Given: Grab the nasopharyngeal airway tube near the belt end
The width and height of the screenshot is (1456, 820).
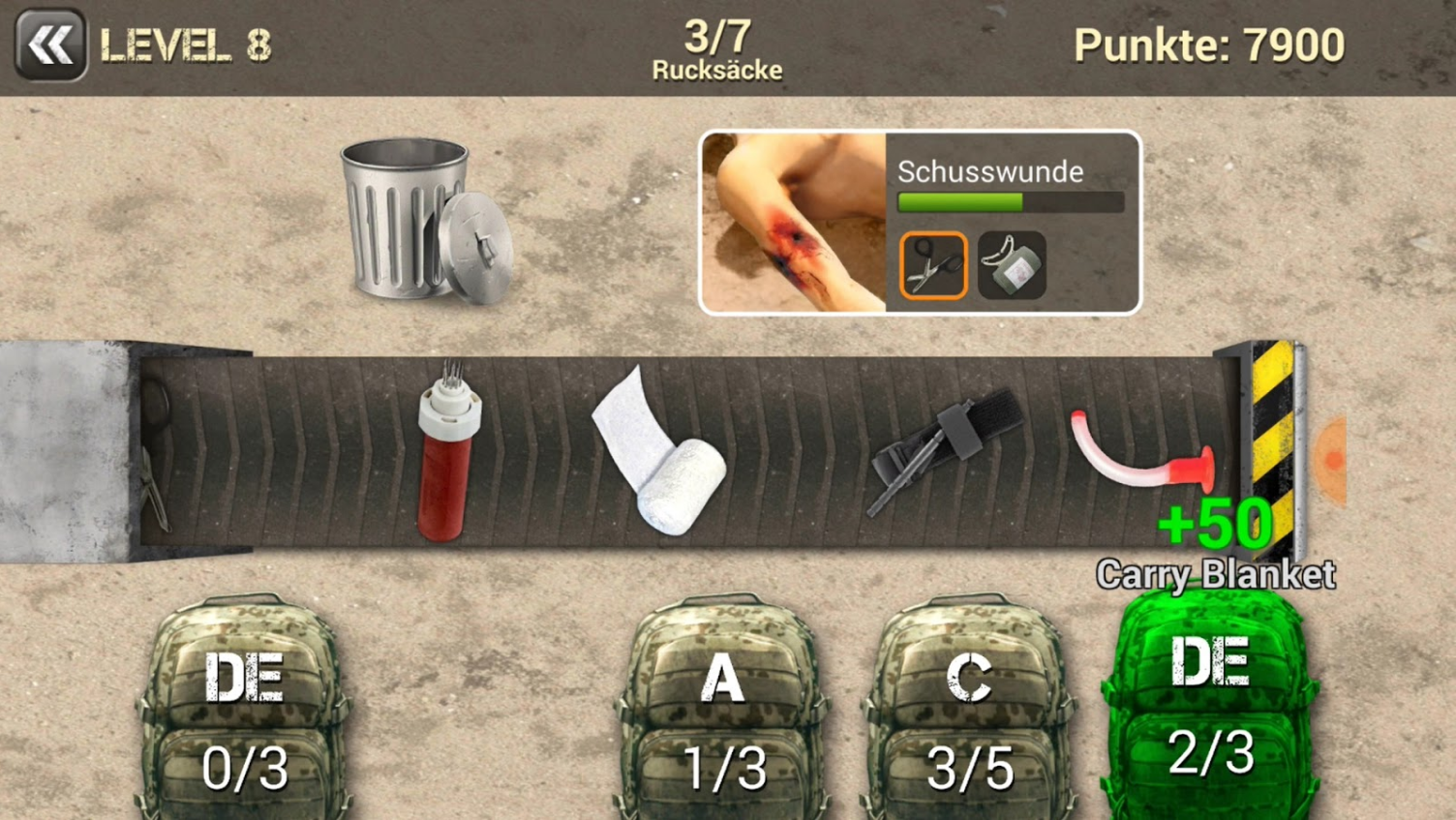Looking at the screenshot, I should click(1142, 450).
